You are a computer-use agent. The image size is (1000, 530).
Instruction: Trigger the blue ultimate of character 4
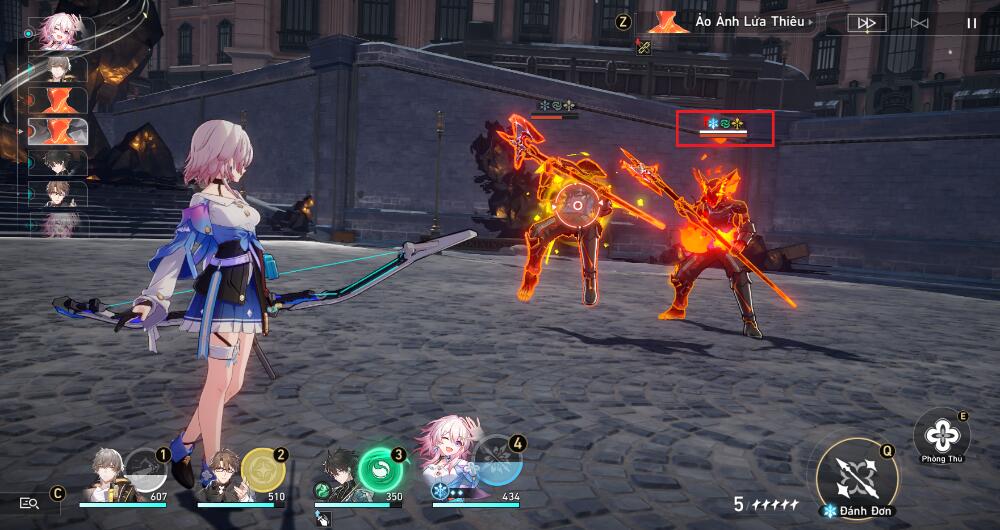(x=497, y=461)
